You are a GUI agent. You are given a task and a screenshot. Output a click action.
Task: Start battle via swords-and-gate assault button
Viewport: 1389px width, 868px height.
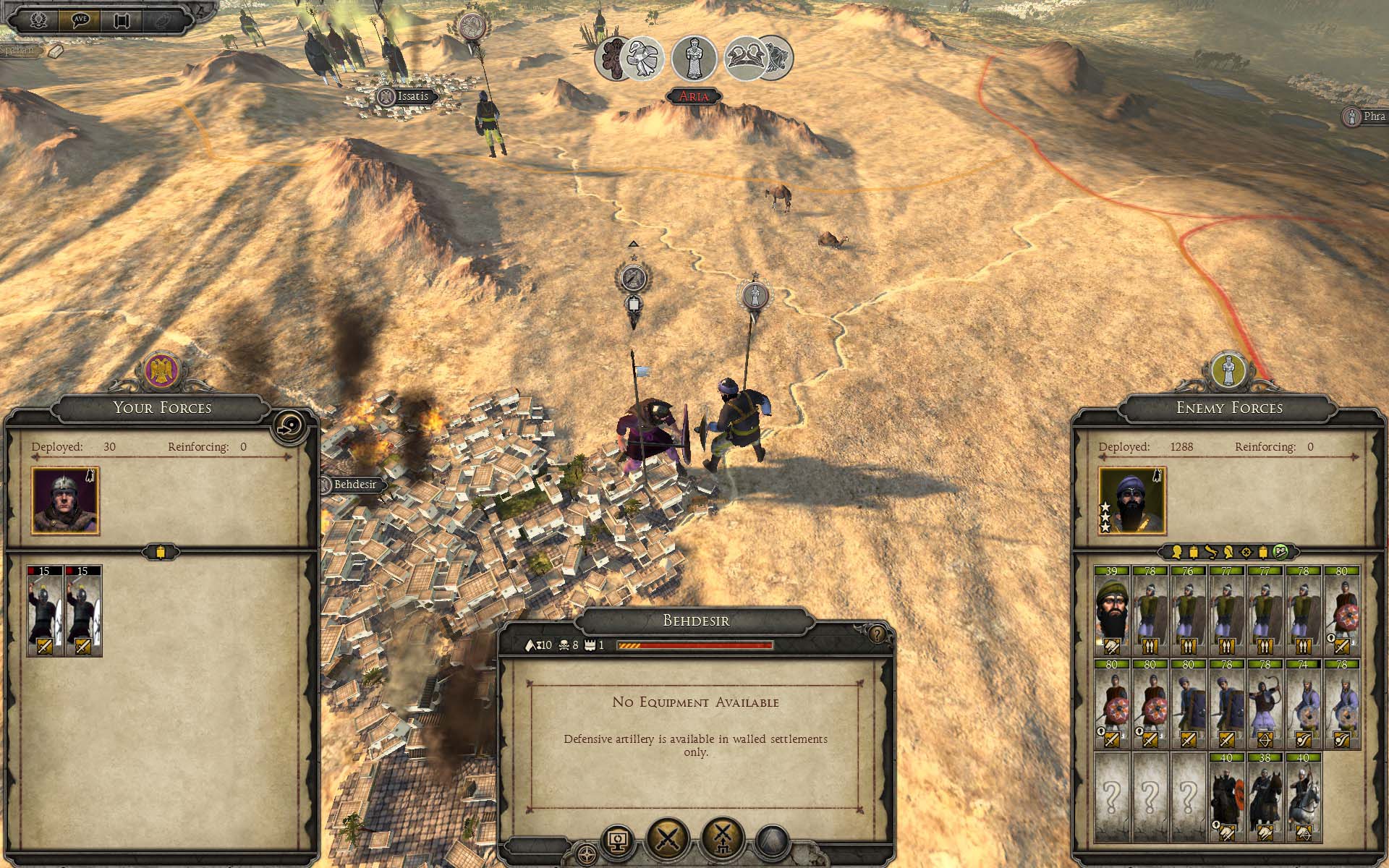722,838
